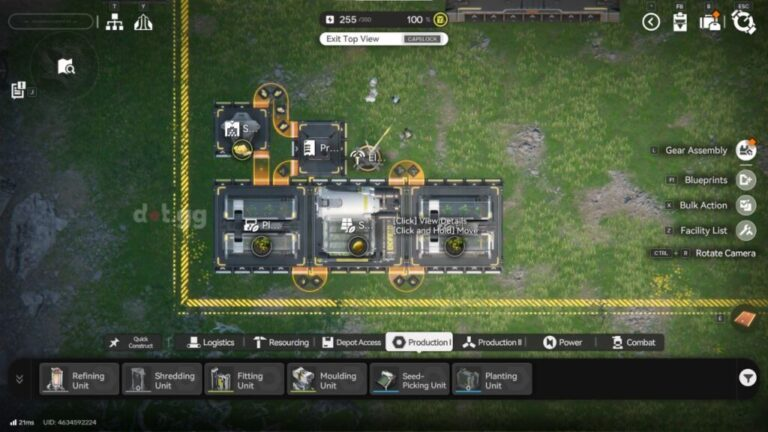768x432 pixels.
Task: Select the Seed-Picking Unit facility
Action: [410, 379]
